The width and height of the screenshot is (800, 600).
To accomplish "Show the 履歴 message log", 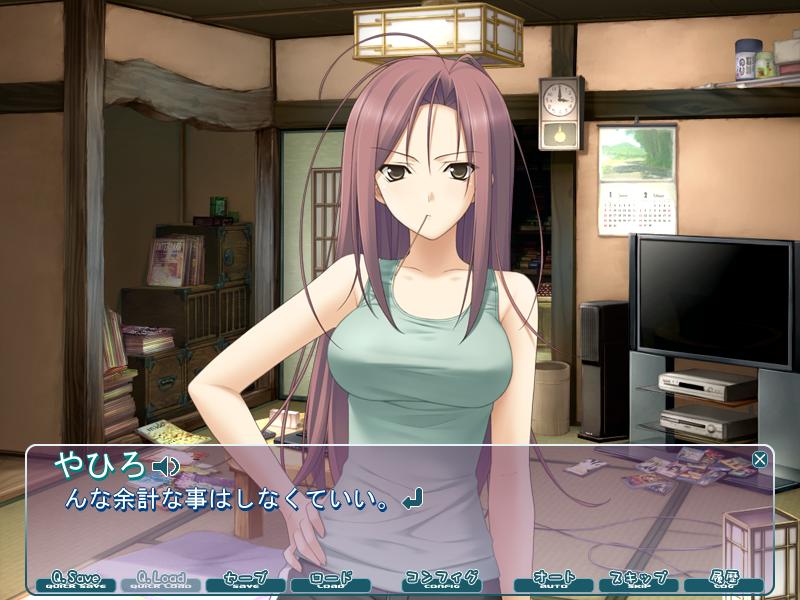I will [724, 581].
